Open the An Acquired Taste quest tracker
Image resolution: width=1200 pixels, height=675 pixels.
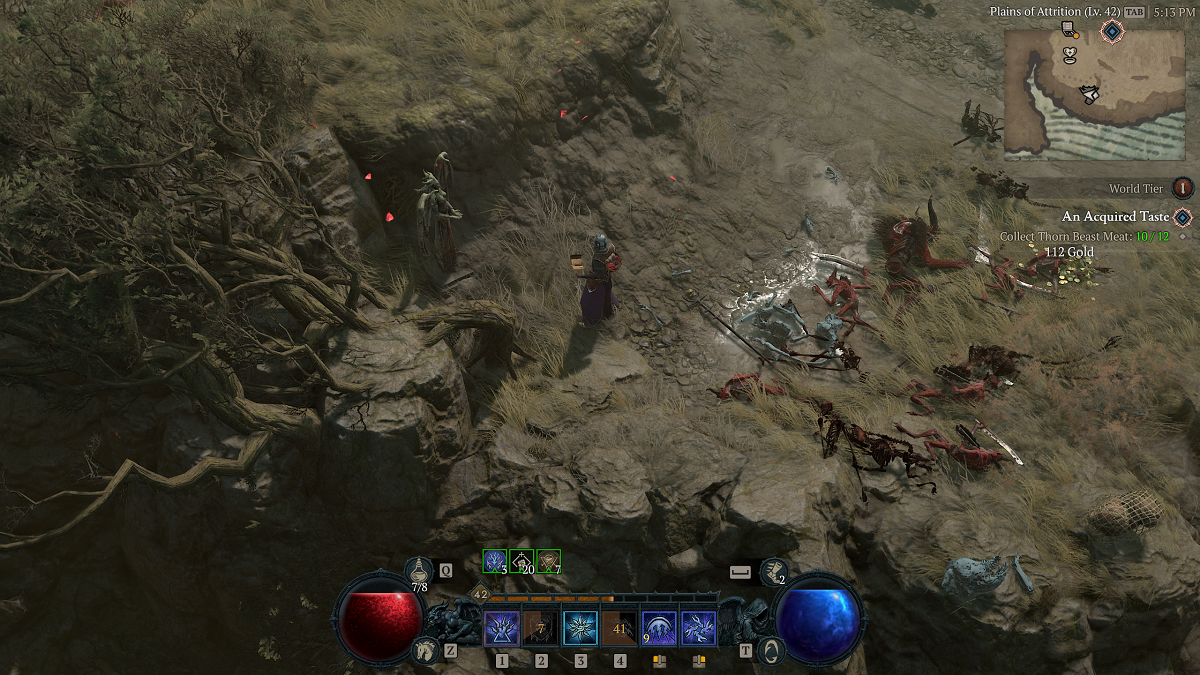coord(1115,217)
